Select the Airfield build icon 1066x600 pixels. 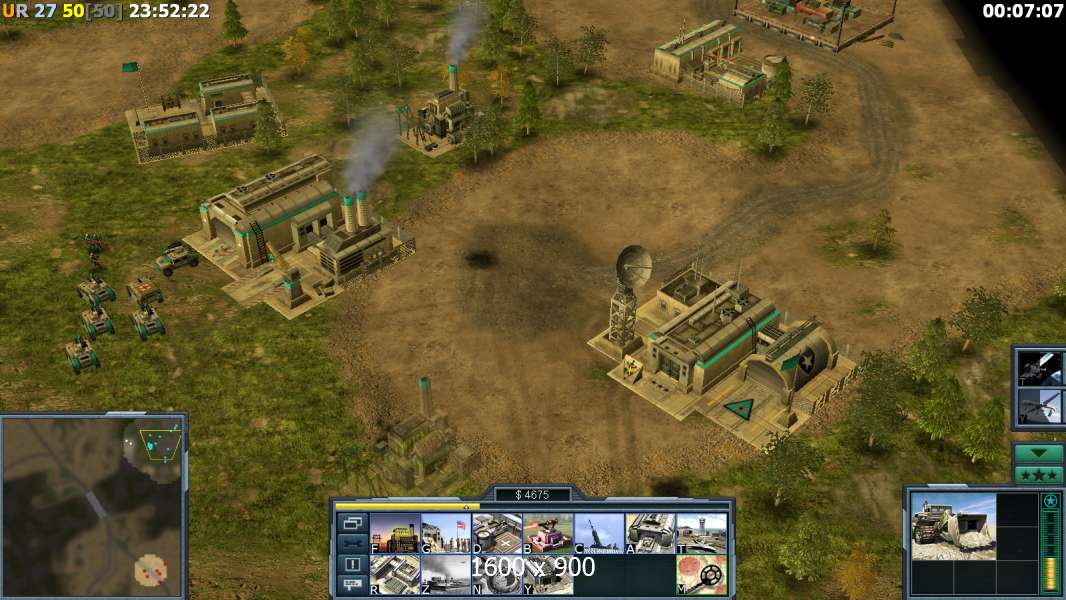(x=701, y=534)
